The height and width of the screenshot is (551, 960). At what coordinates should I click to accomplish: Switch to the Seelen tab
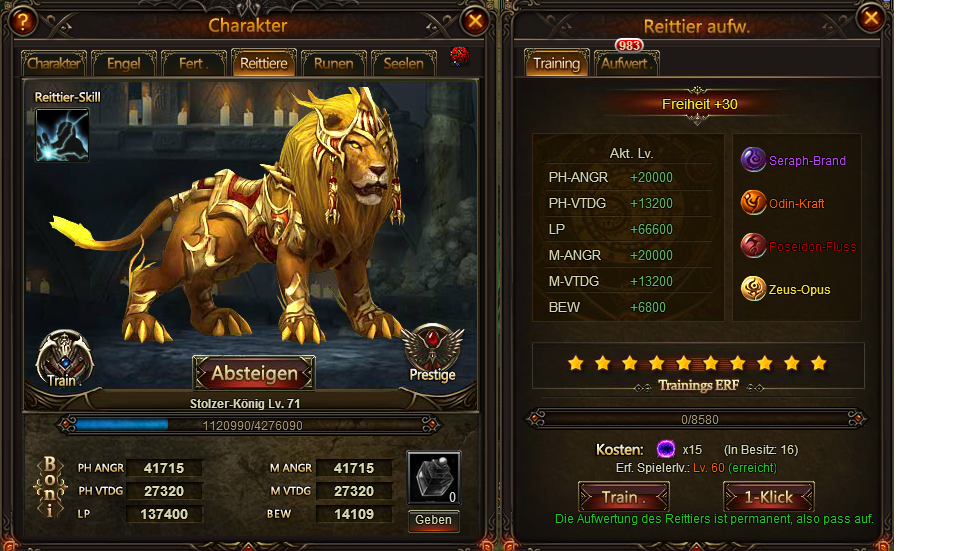coord(403,63)
